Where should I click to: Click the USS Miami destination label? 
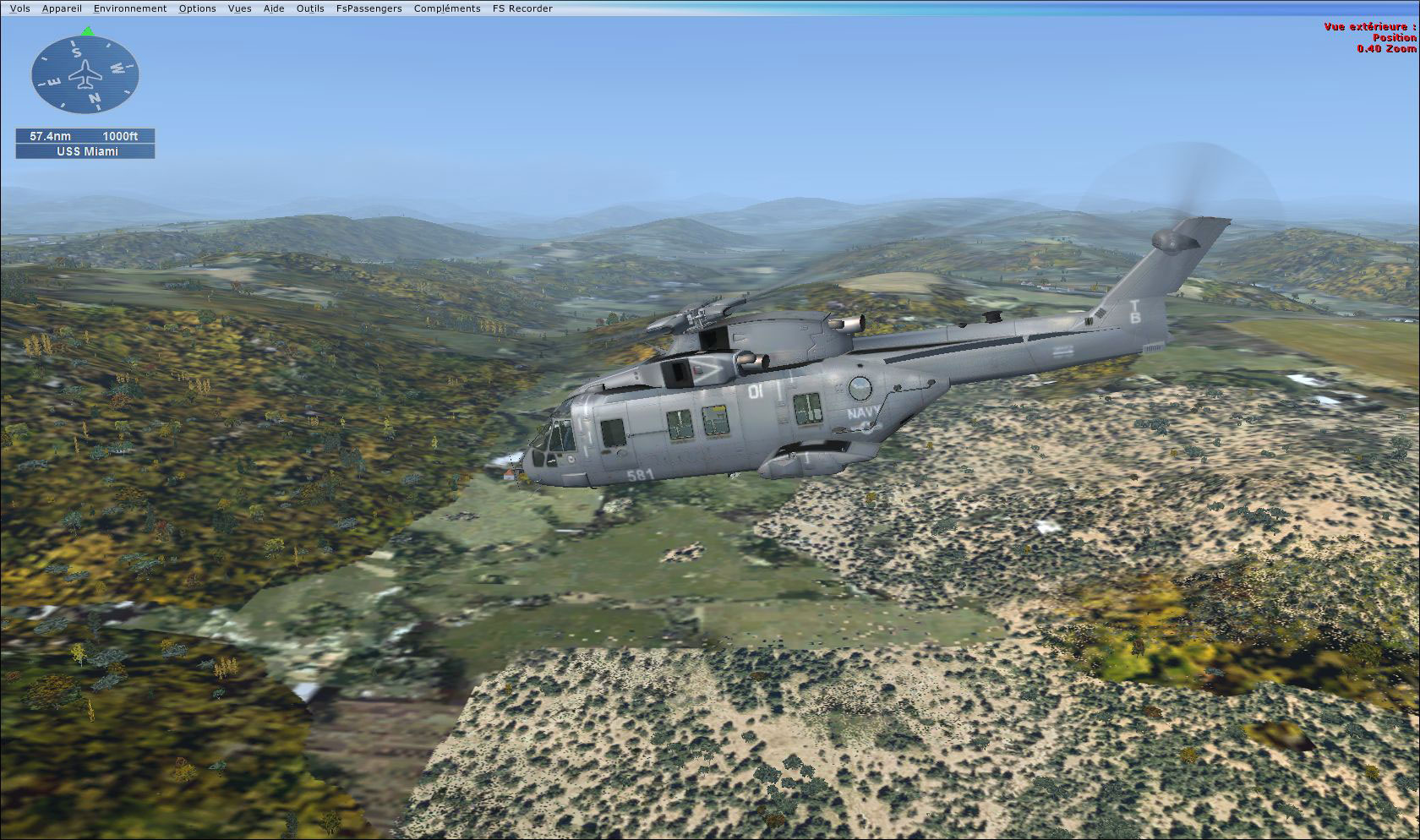88,150
